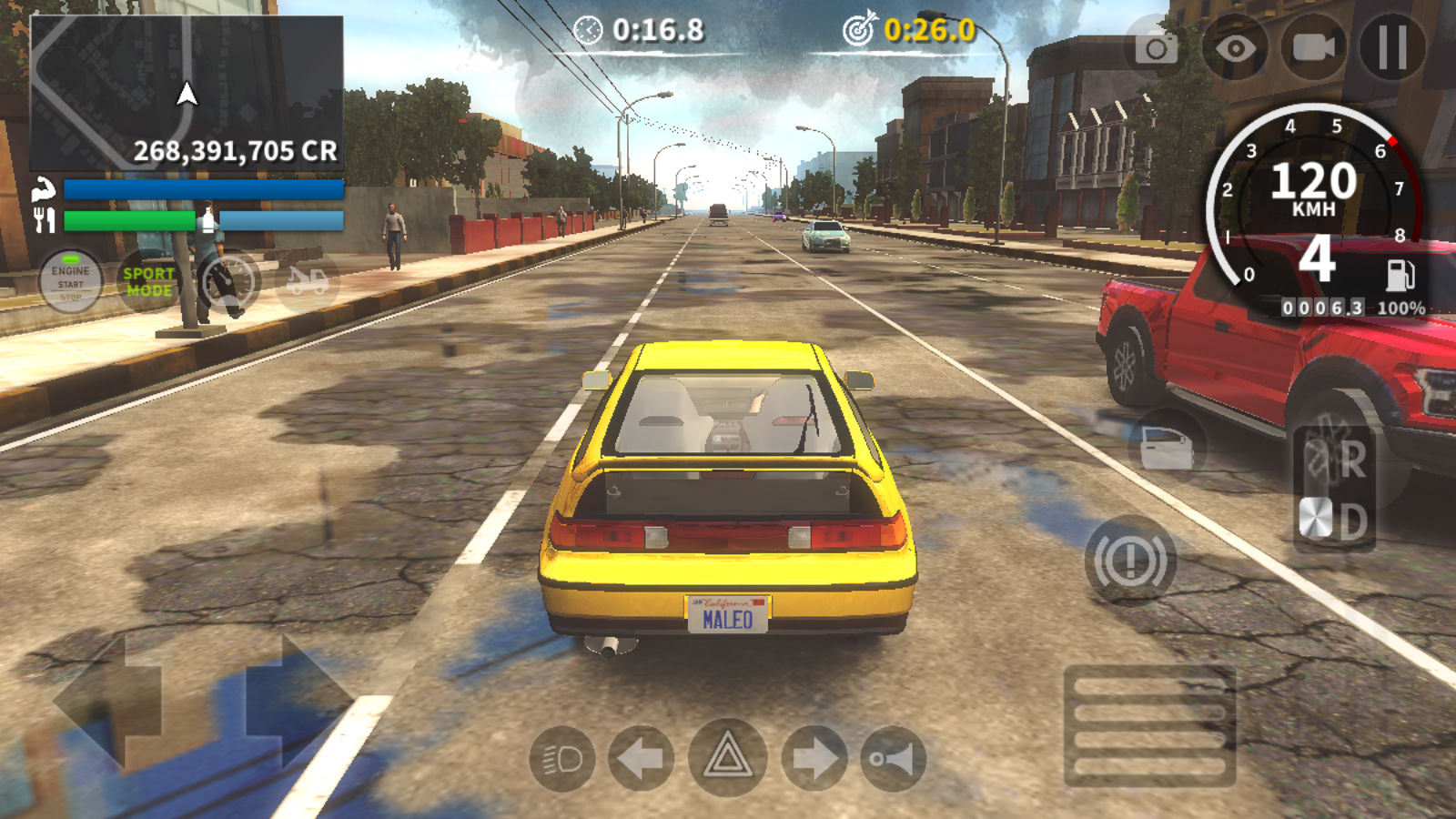Steer left with the large left arrow
Image resolution: width=1456 pixels, height=819 pixels.
click(x=109, y=701)
